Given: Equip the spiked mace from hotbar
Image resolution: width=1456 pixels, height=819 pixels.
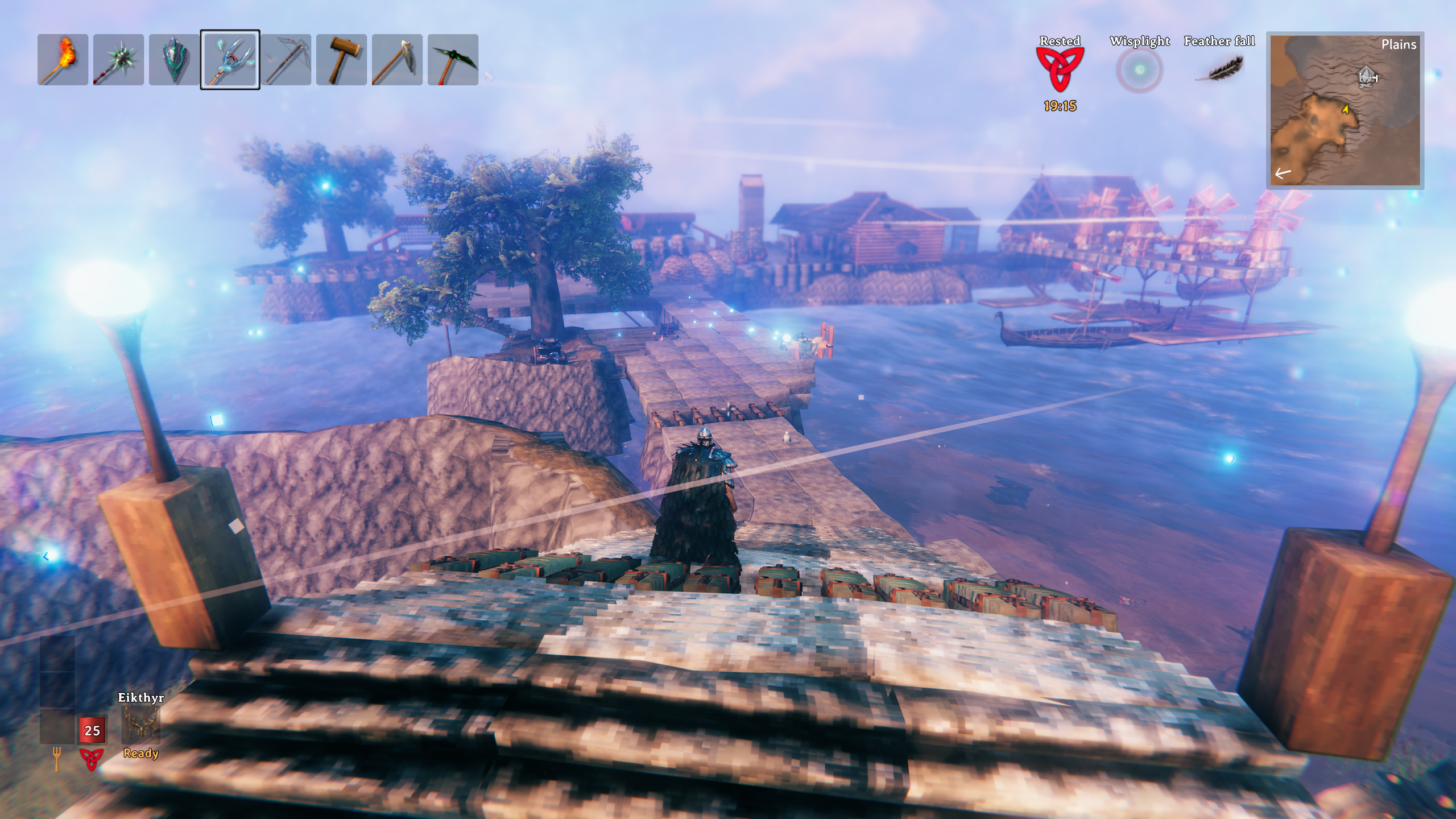Looking at the screenshot, I should pyautogui.click(x=118, y=60).
